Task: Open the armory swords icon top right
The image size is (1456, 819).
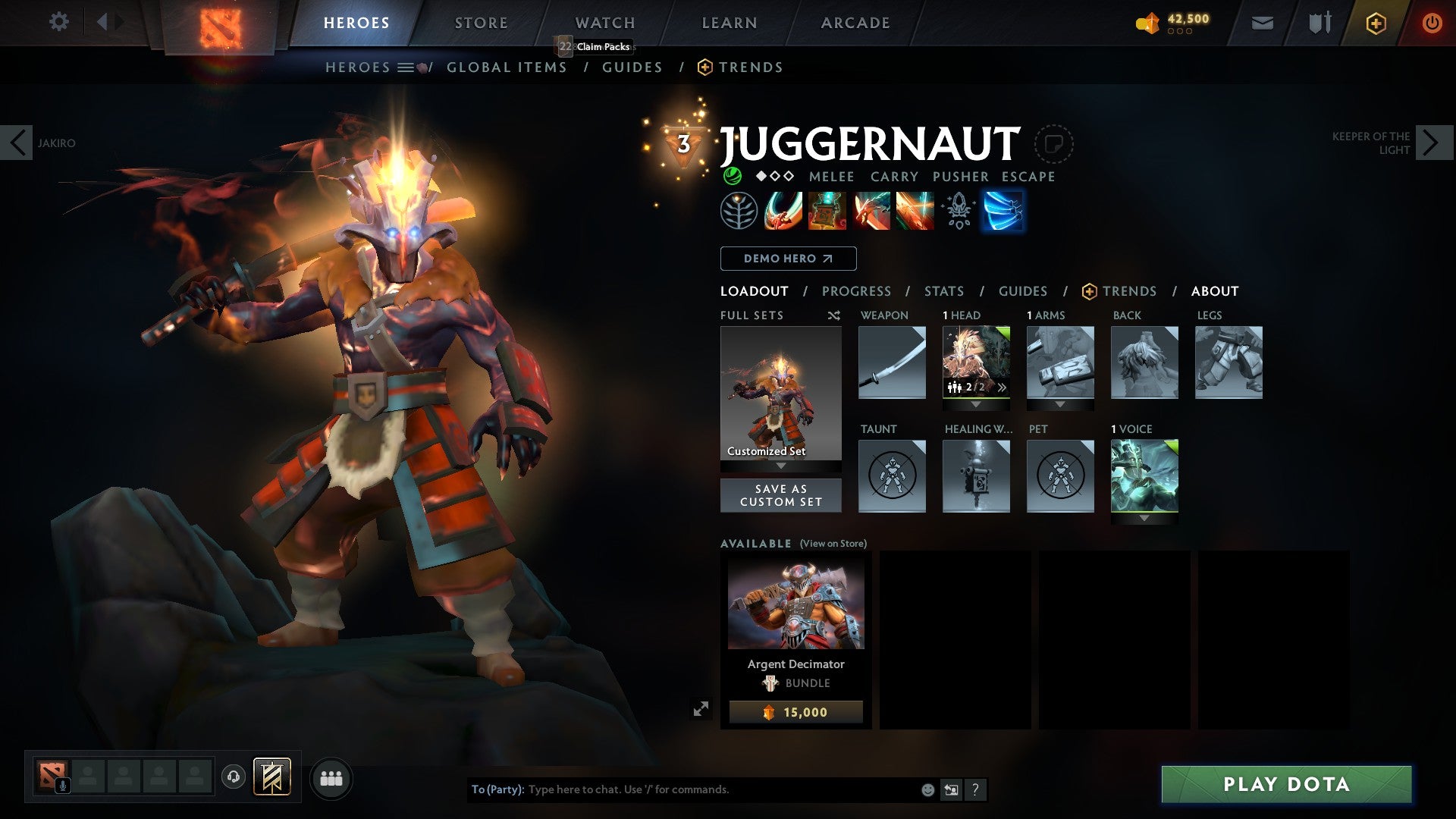Action: tap(1319, 22)
